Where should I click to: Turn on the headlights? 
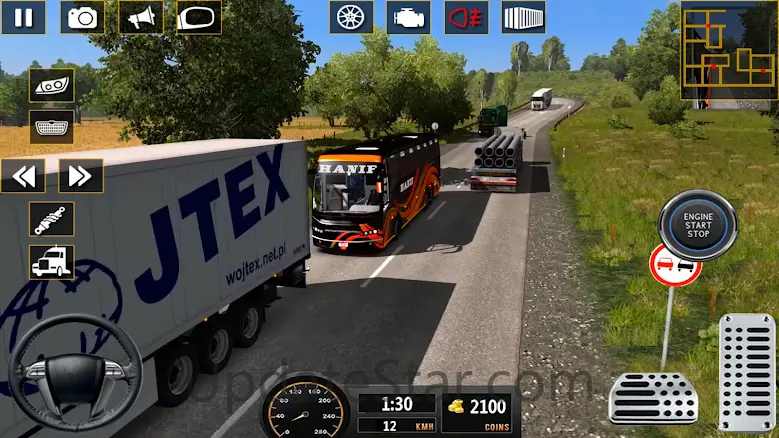tap(51, 85)
